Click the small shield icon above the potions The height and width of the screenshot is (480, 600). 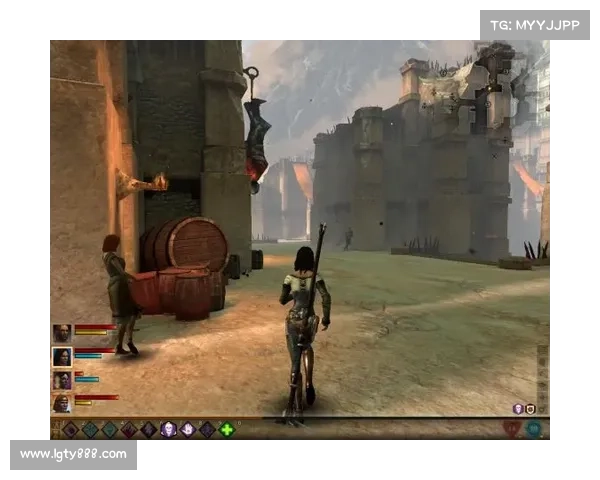coord(530,408)
